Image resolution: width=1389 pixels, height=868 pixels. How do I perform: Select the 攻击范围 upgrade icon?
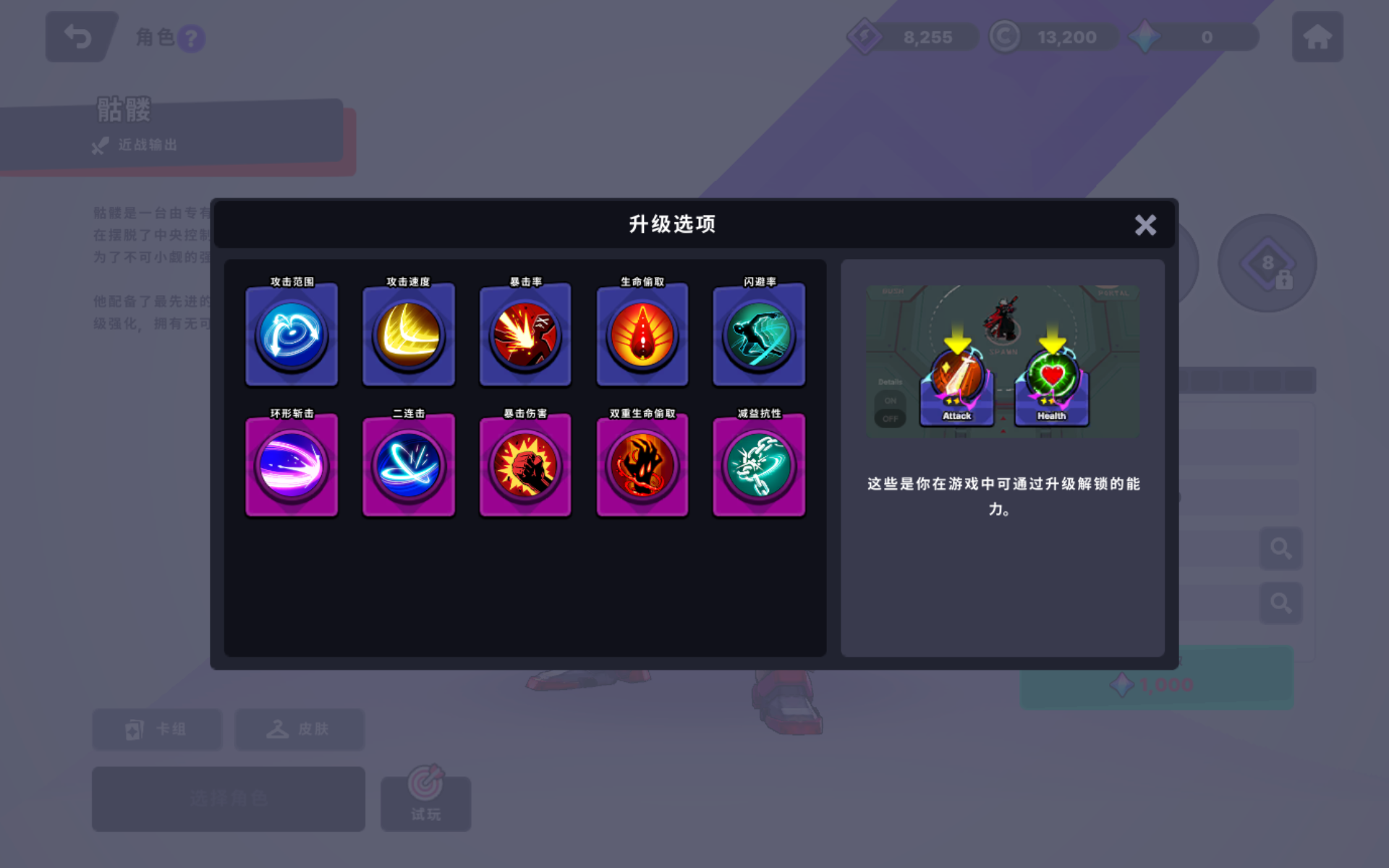point(292,334)
